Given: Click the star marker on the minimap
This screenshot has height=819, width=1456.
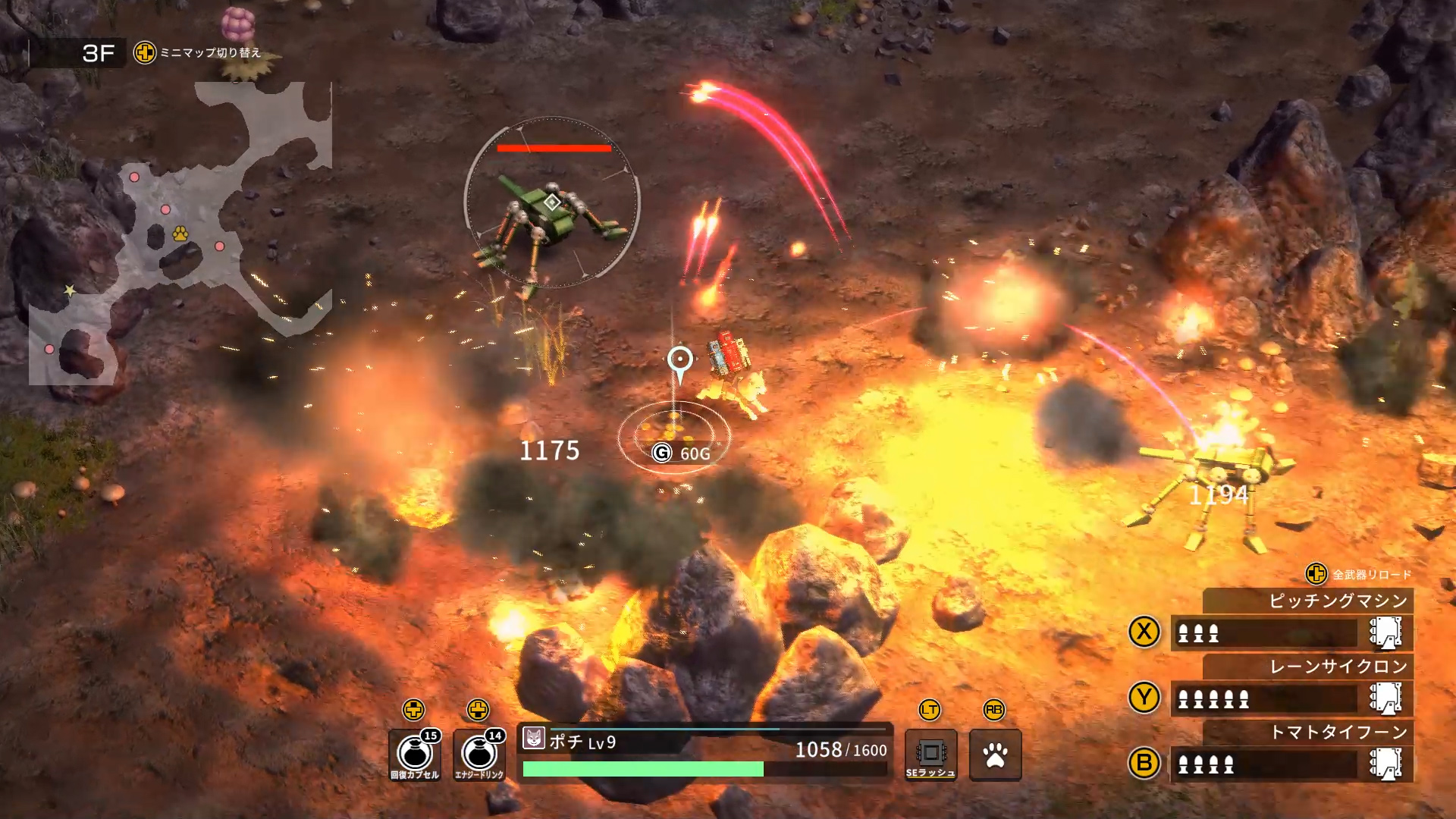Looking at the screenshot, I should coord(70,290).
